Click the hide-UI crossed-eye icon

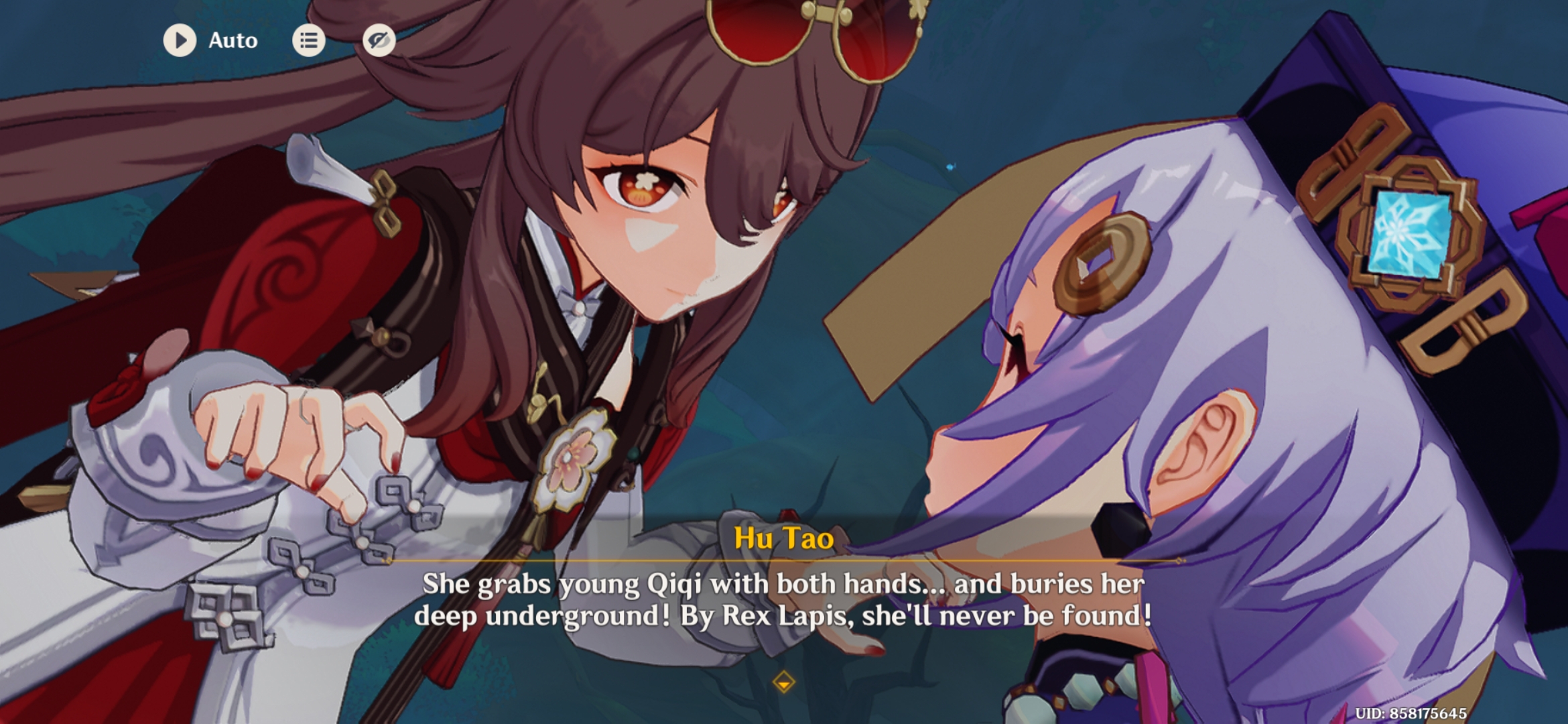pos(379,40)
